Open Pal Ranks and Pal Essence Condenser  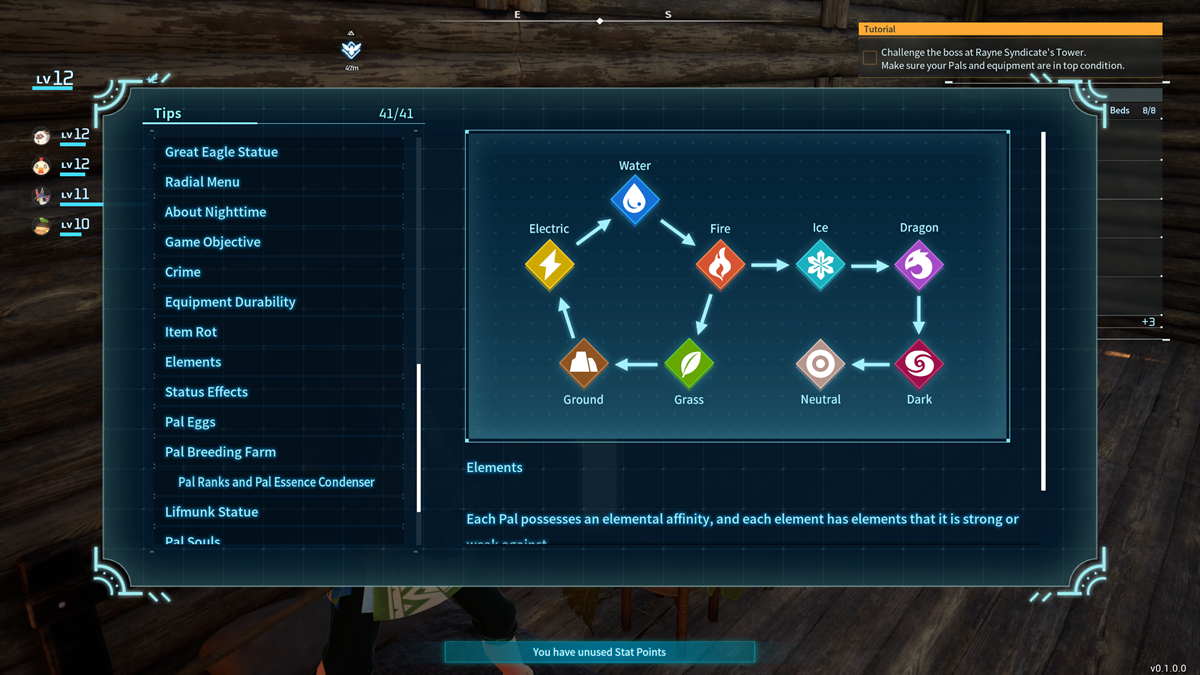click(x=276, y=482)
